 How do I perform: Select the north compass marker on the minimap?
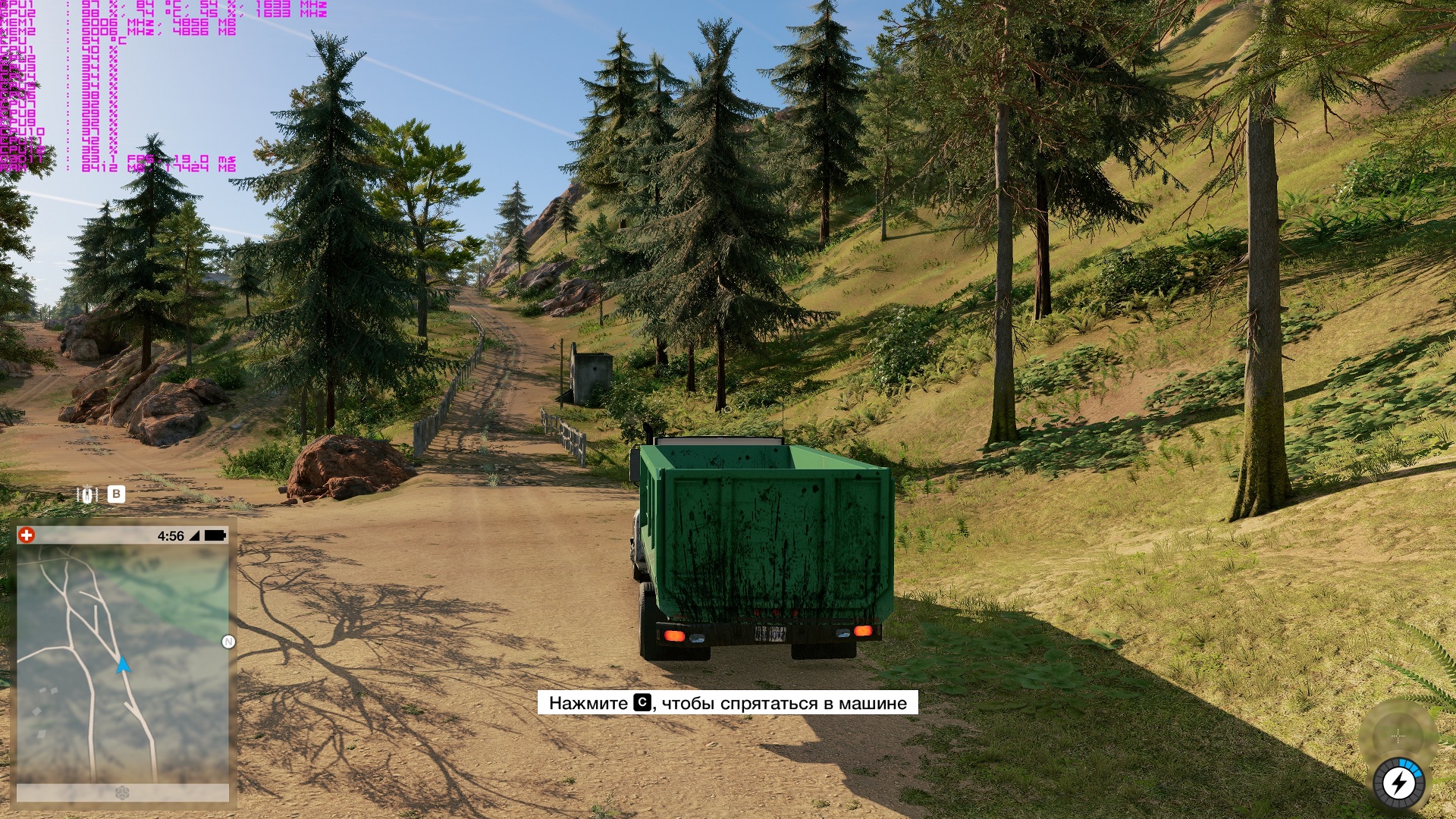(228, 642)
